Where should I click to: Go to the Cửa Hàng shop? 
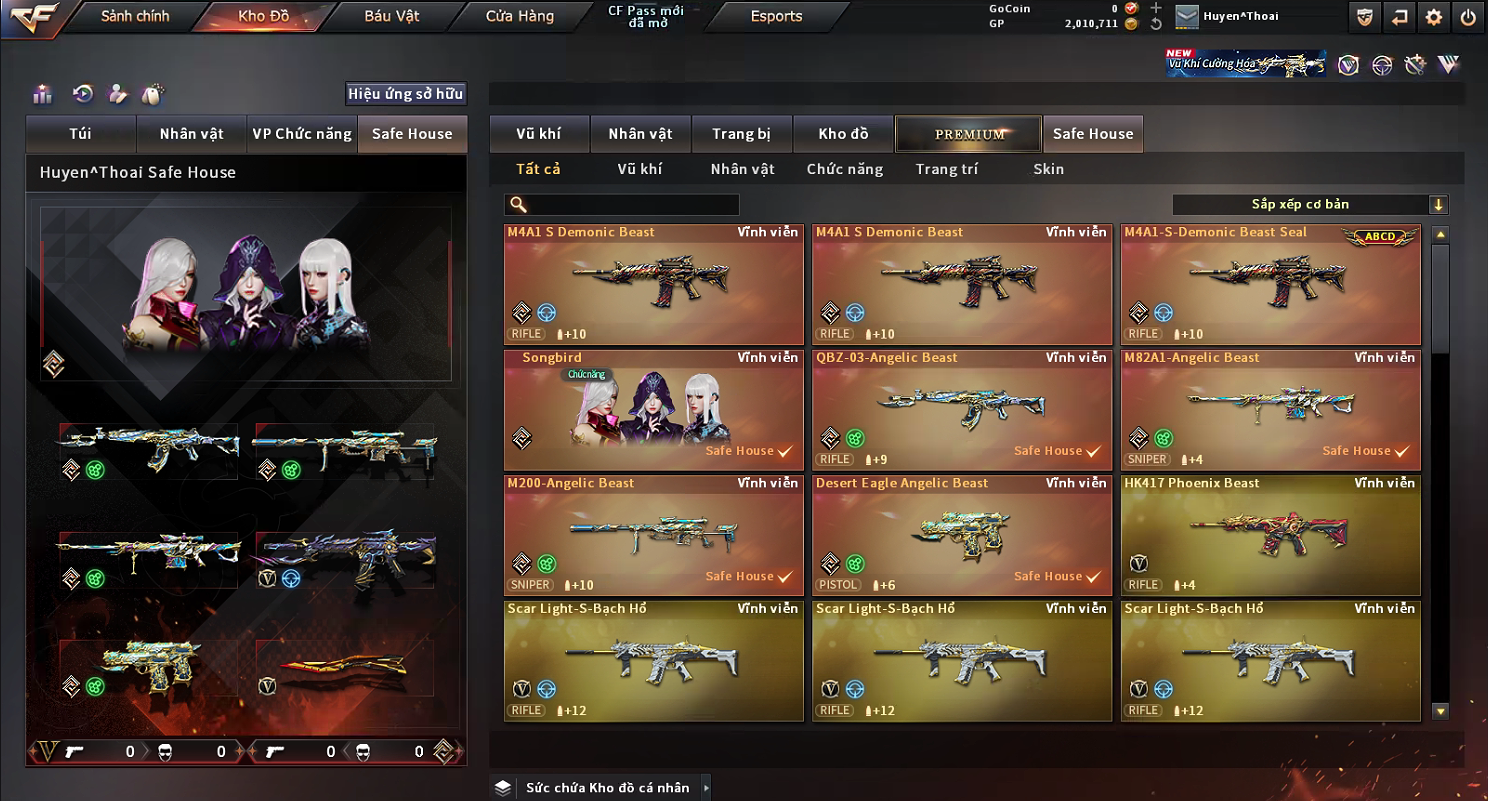[x=519, y=16]
